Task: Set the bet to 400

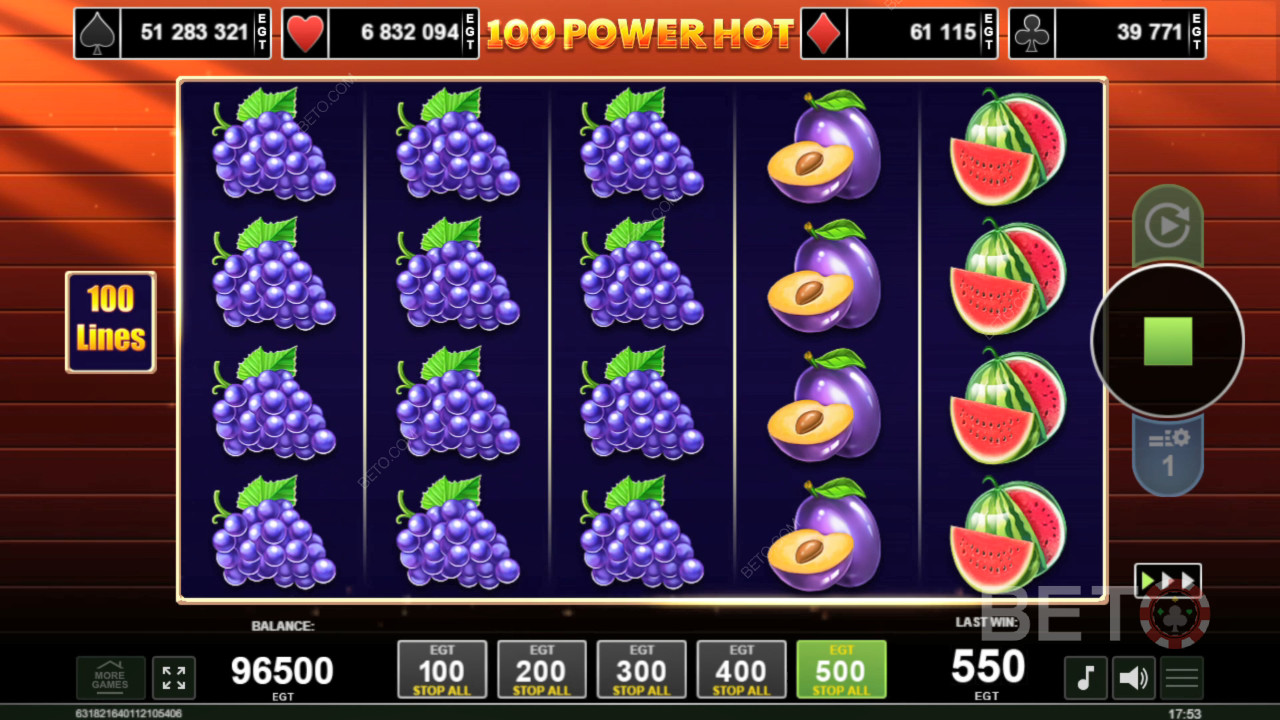Action: click(x=742, y=669)
